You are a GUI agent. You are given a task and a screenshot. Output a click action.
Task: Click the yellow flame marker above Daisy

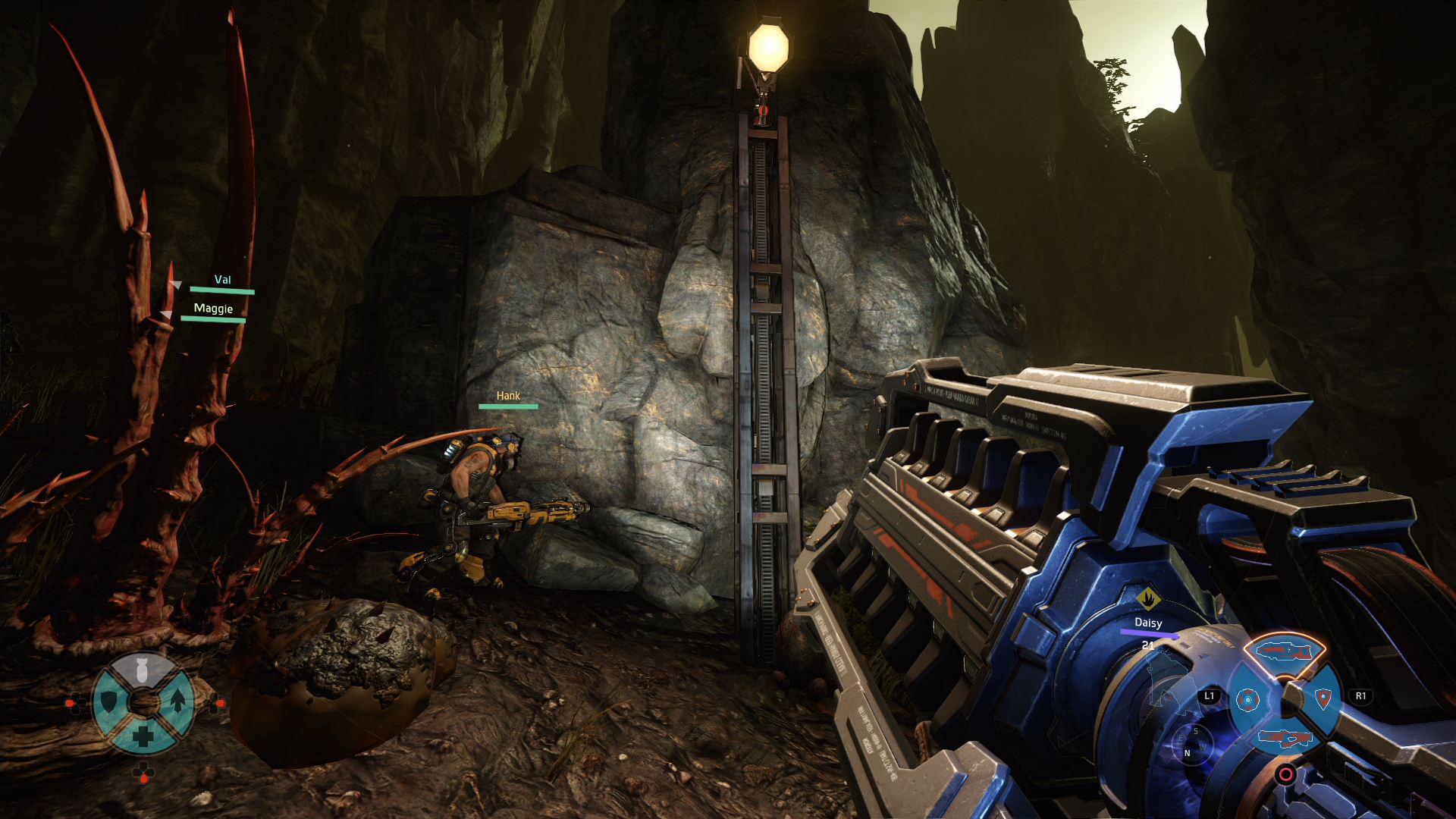click(x=1148, y=598)
